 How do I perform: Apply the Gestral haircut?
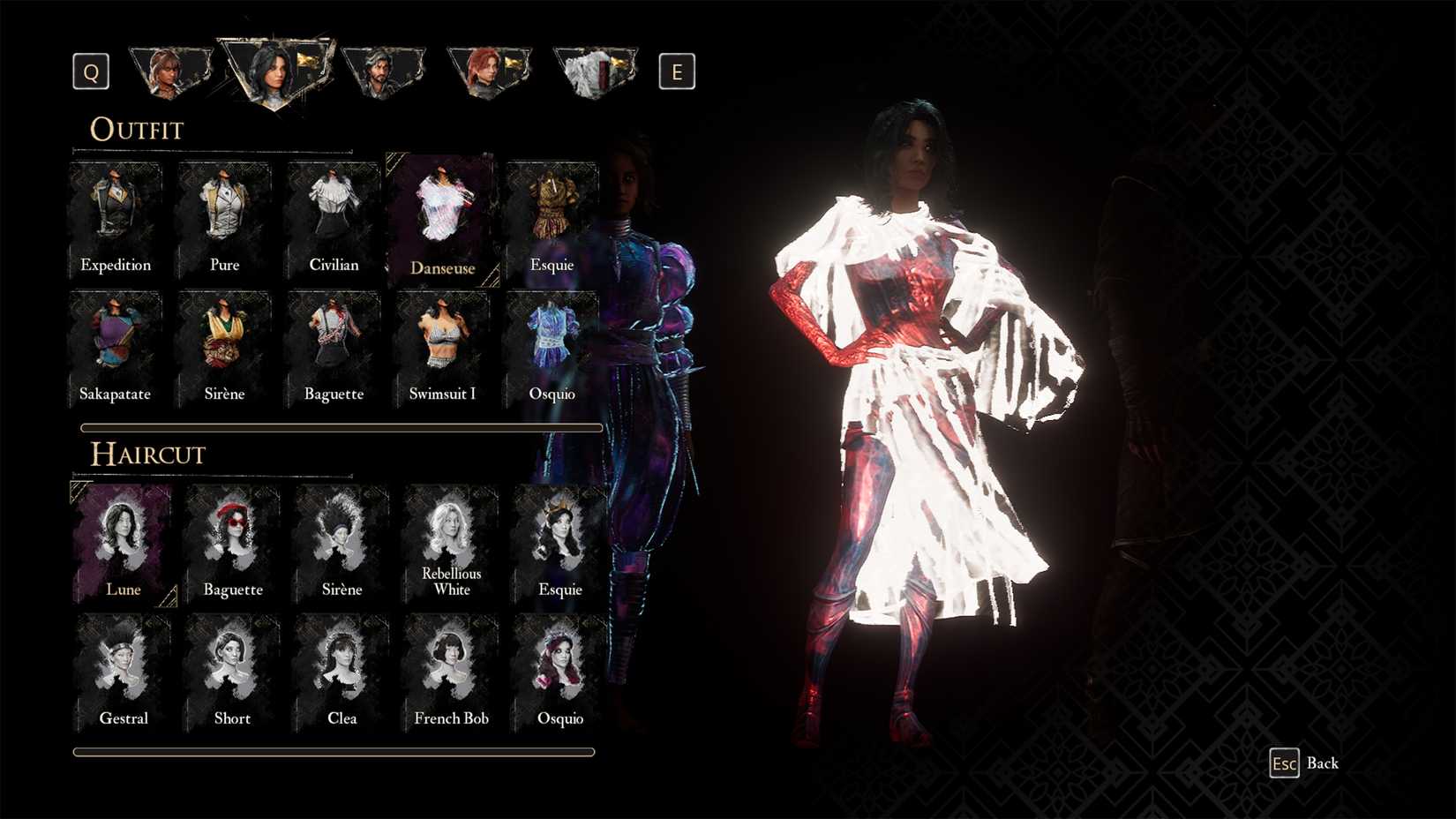pyautogui.click(x=124, y=666)
